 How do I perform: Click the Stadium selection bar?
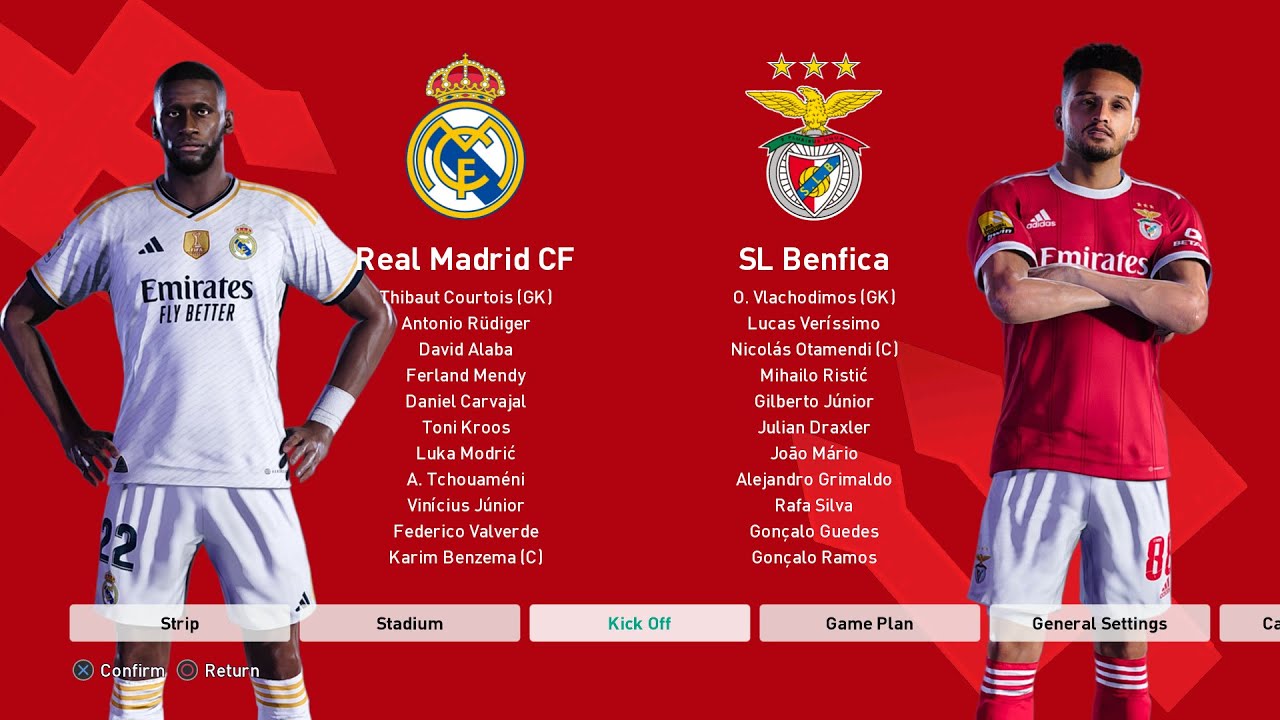pyautogui.click(x=409, y=623)
